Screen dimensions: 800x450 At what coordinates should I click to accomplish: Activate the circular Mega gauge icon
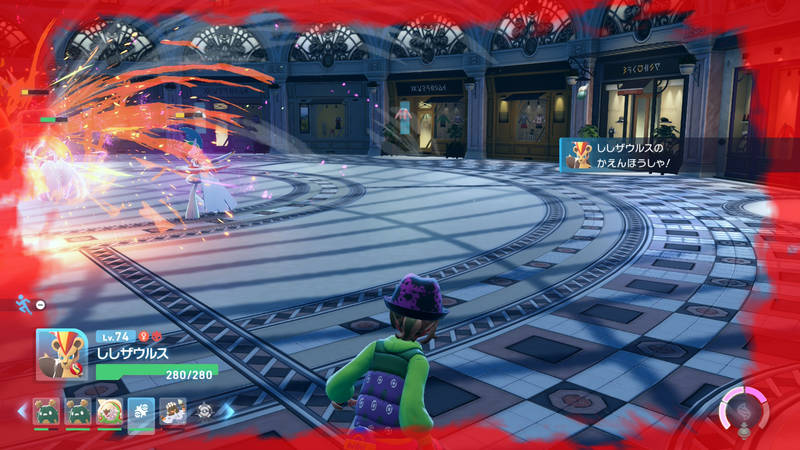pyautogui.click(x=743, y=414)
